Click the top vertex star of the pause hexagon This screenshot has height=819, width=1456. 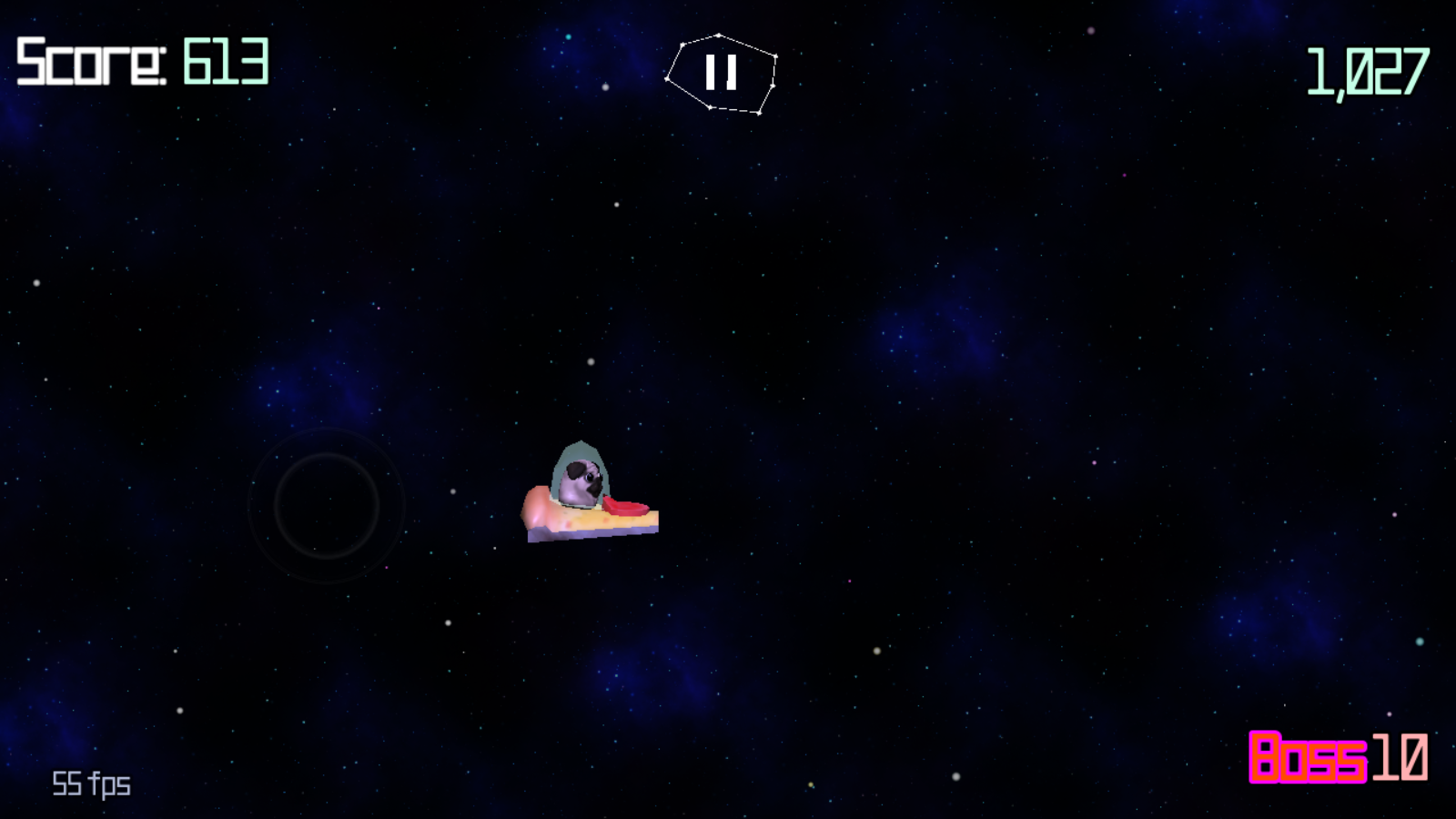[x=717, y=34]
